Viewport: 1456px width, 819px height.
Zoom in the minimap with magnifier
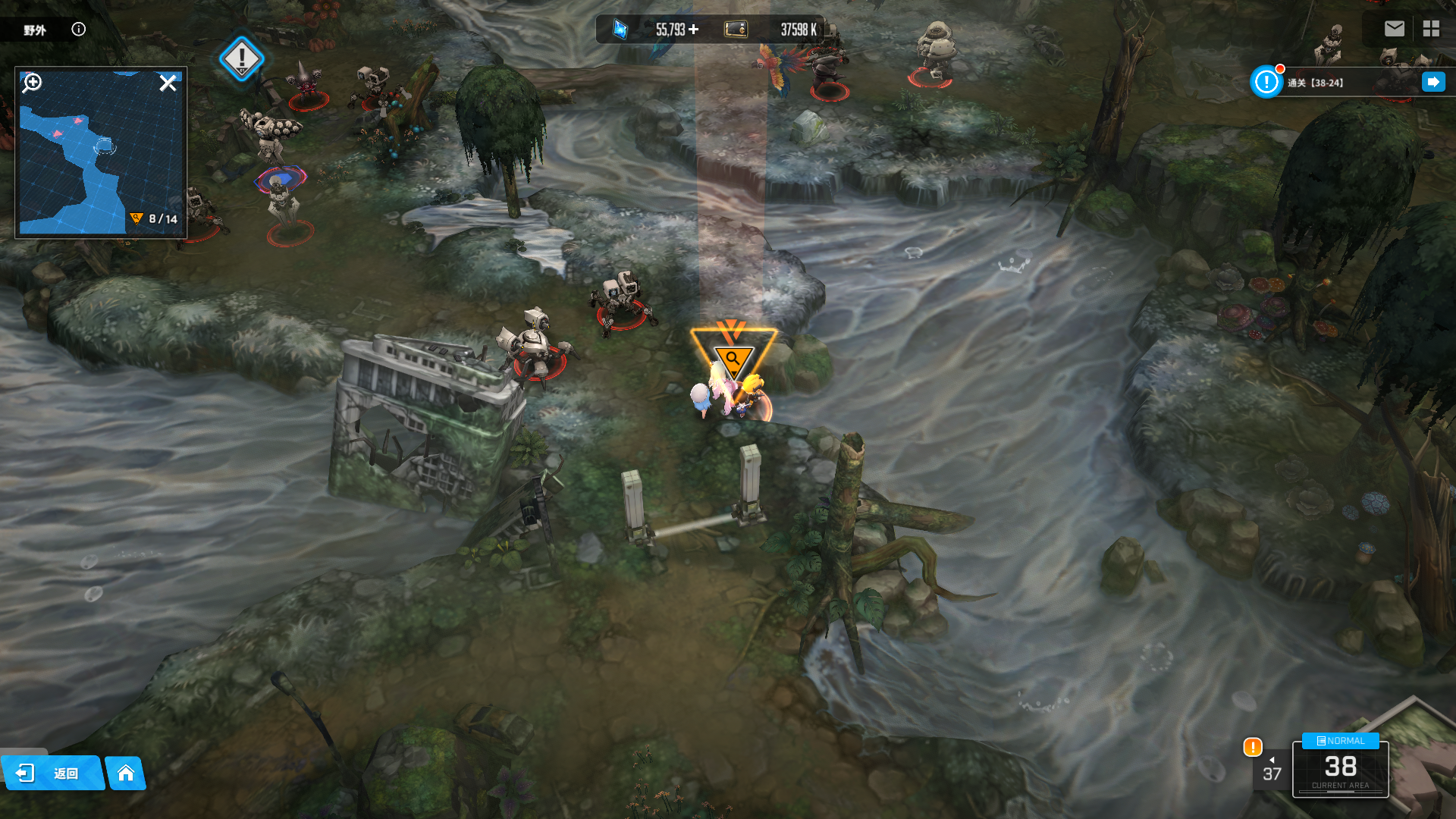tap(32, 83)
